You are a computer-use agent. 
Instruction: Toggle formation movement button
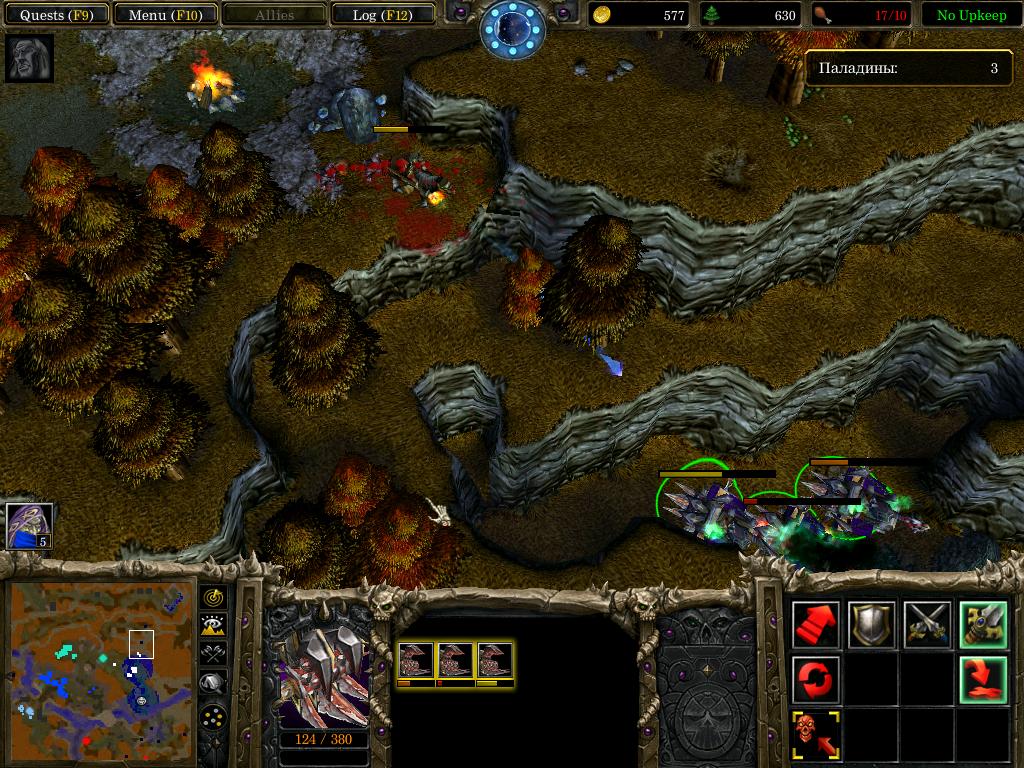click(213, 716)
